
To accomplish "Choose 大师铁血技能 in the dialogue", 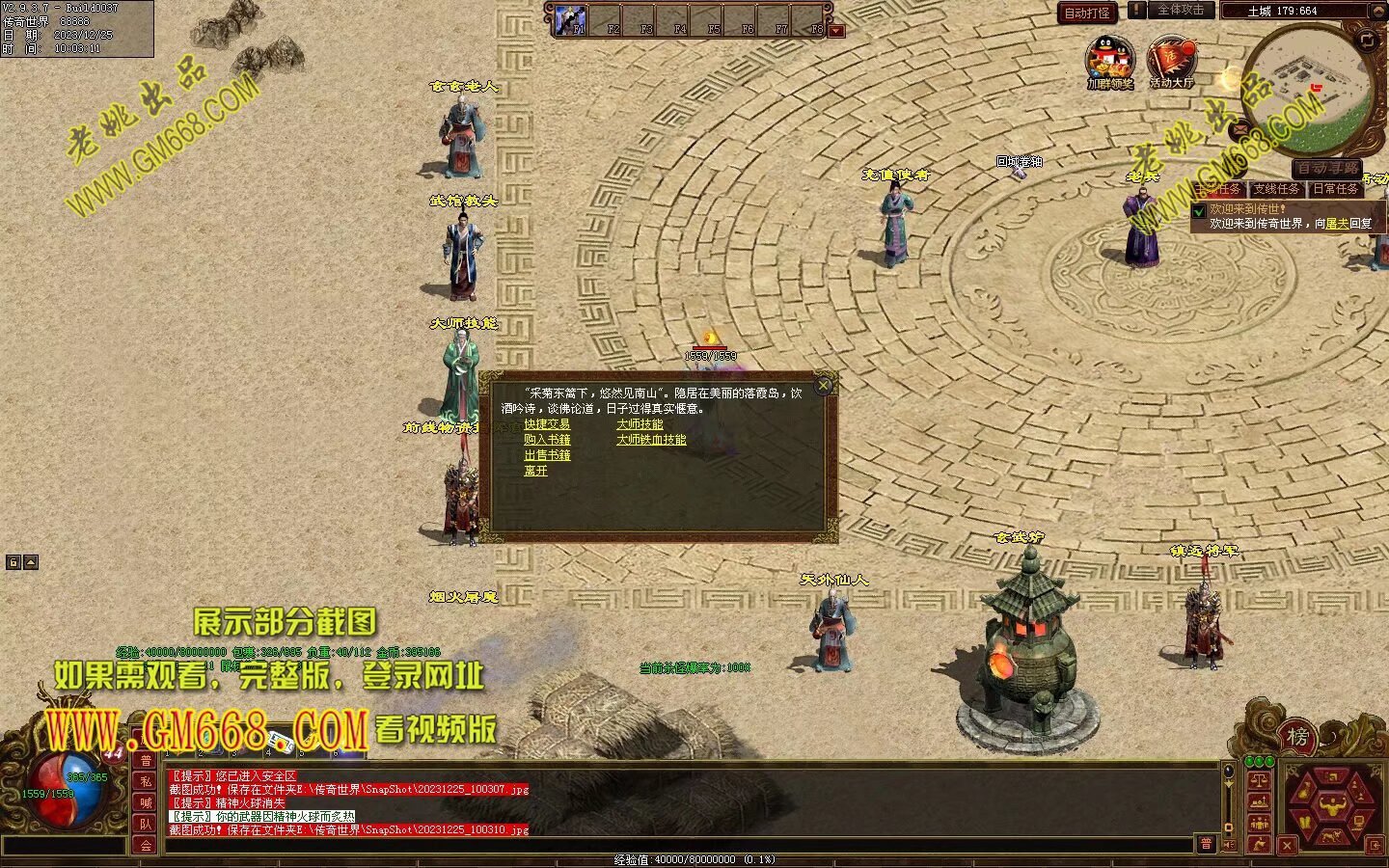I will [651, 440].
